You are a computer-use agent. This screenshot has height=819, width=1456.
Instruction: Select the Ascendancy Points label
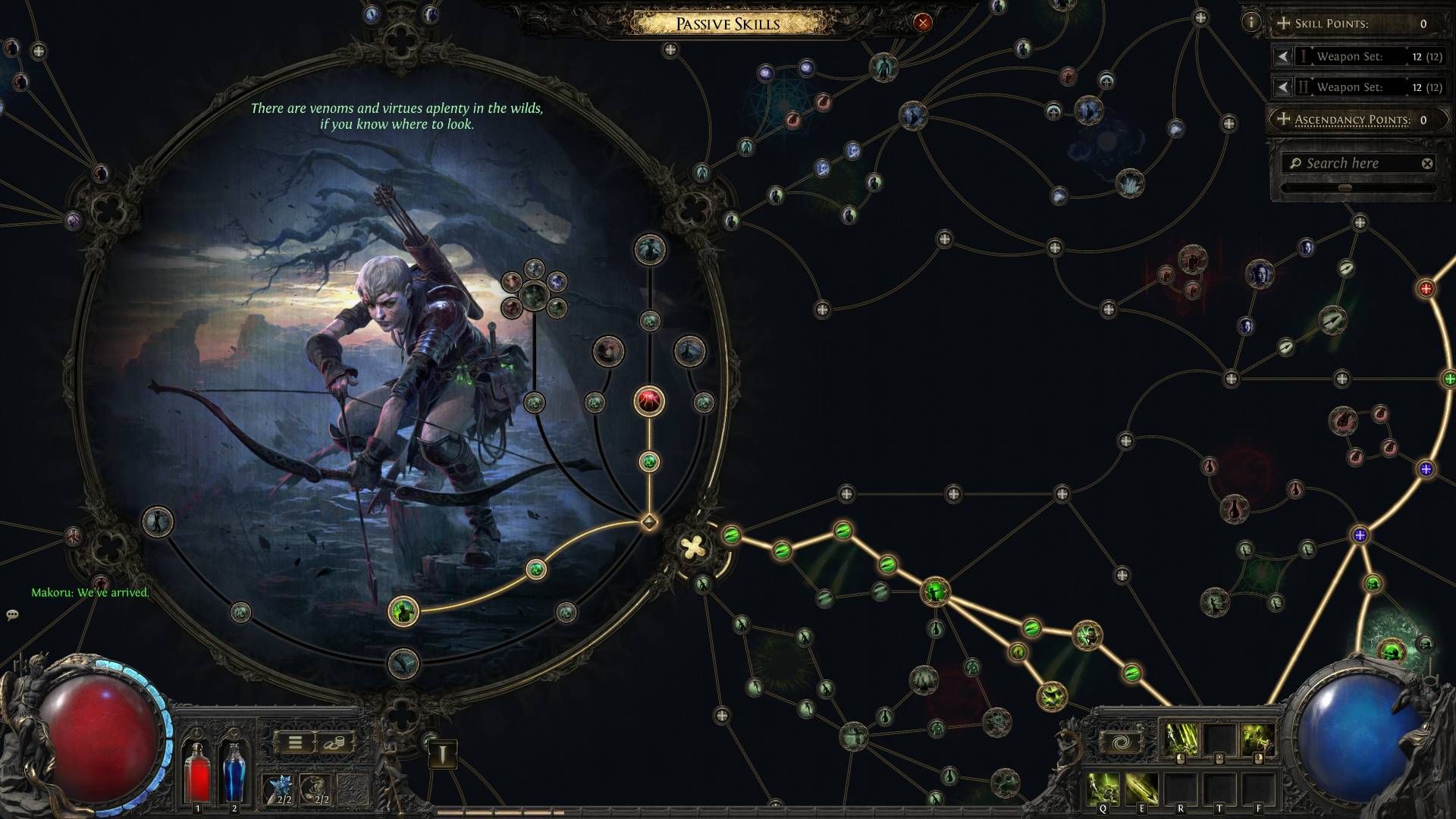1351,120
